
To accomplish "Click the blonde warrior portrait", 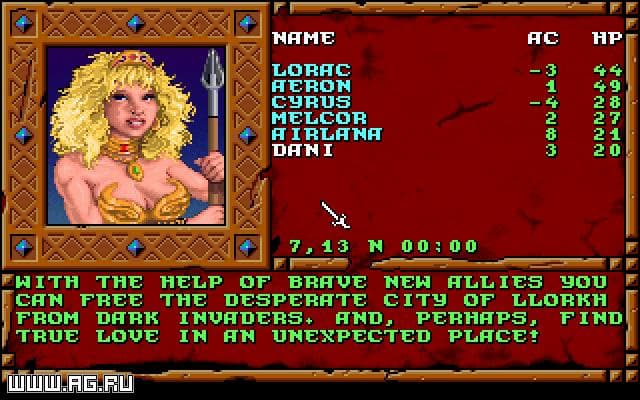I will (x=136, y=135).
